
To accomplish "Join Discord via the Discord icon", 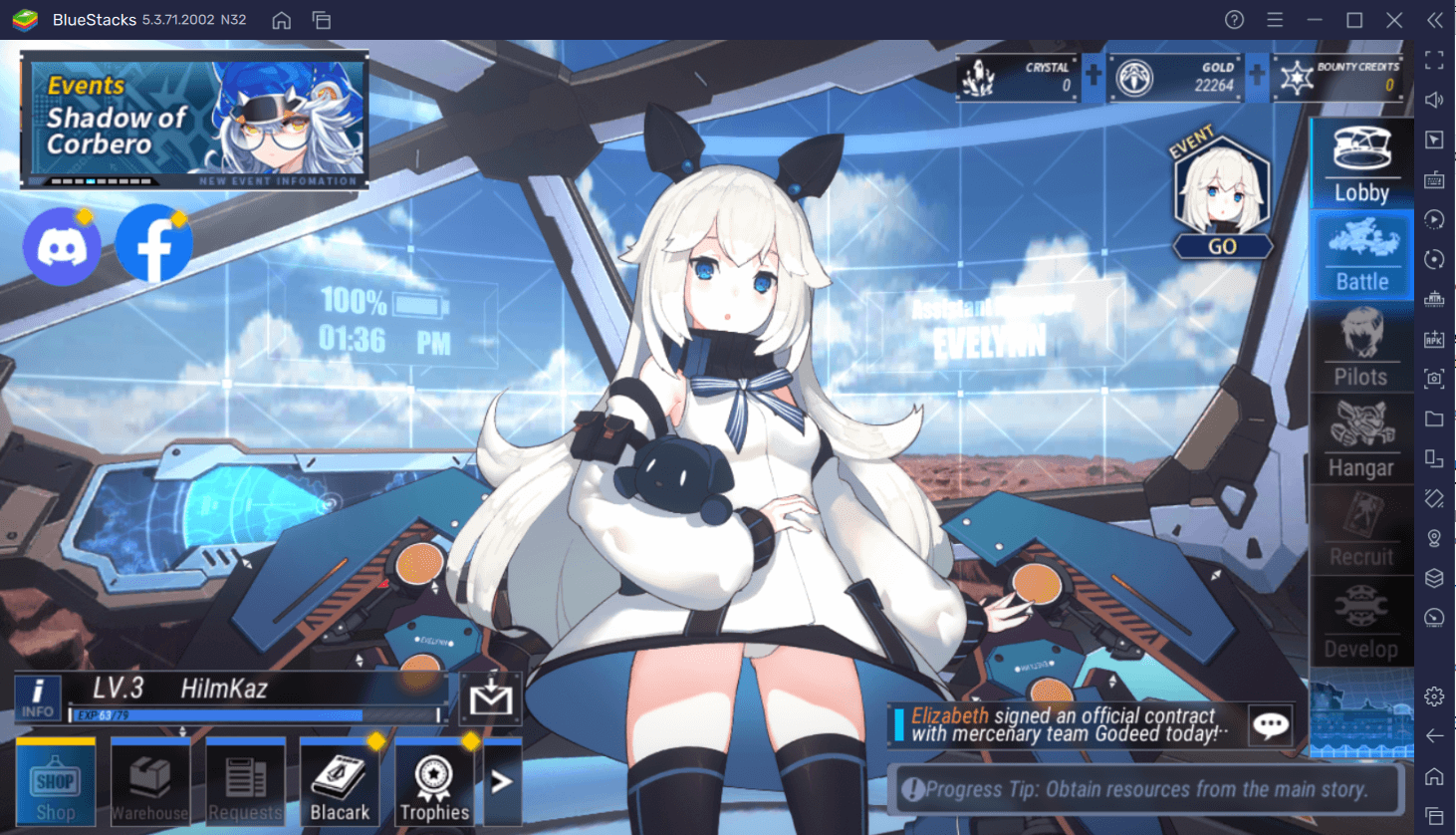I will 62,244.
